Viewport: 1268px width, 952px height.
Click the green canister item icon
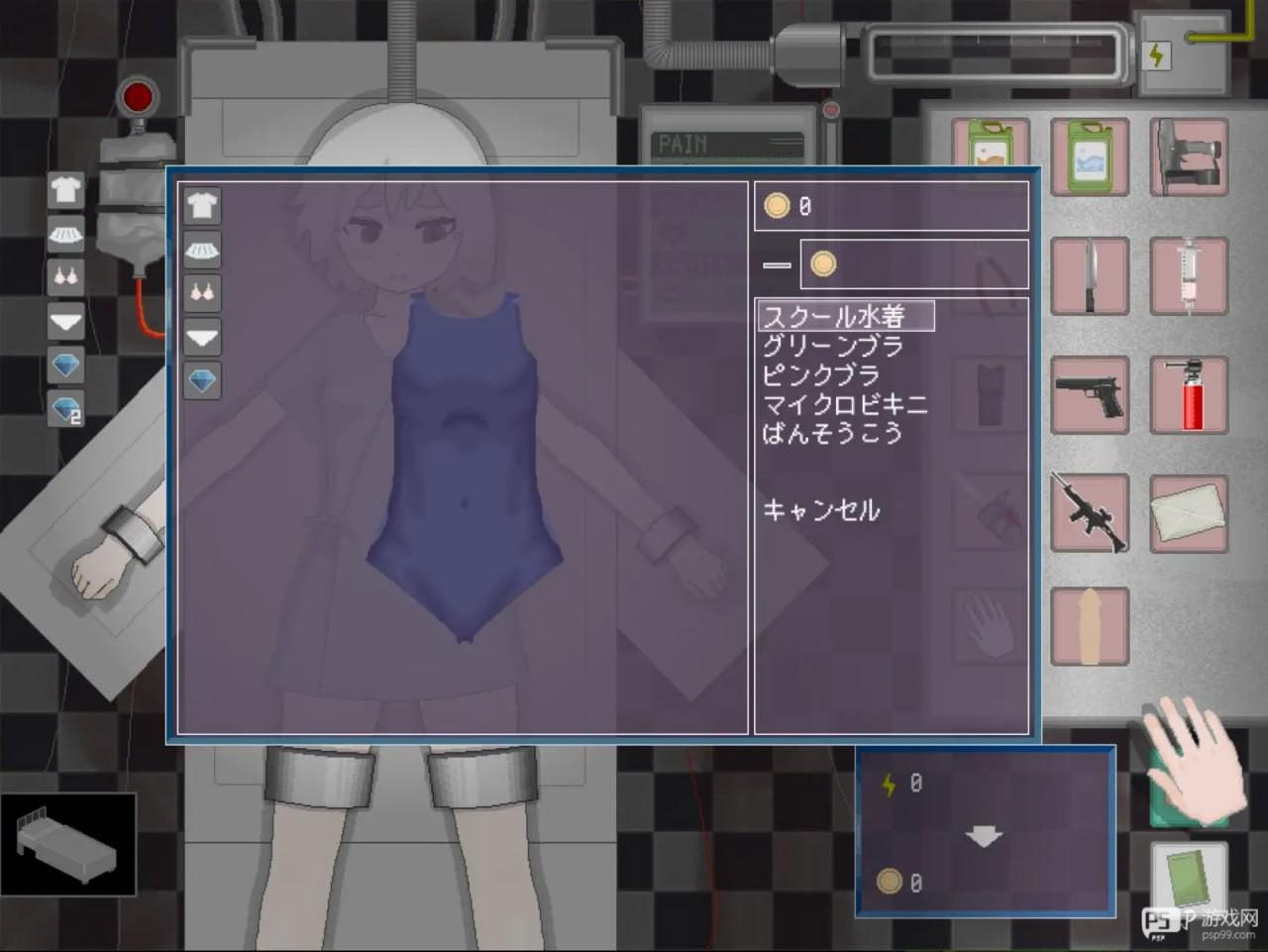point(1089,157)
